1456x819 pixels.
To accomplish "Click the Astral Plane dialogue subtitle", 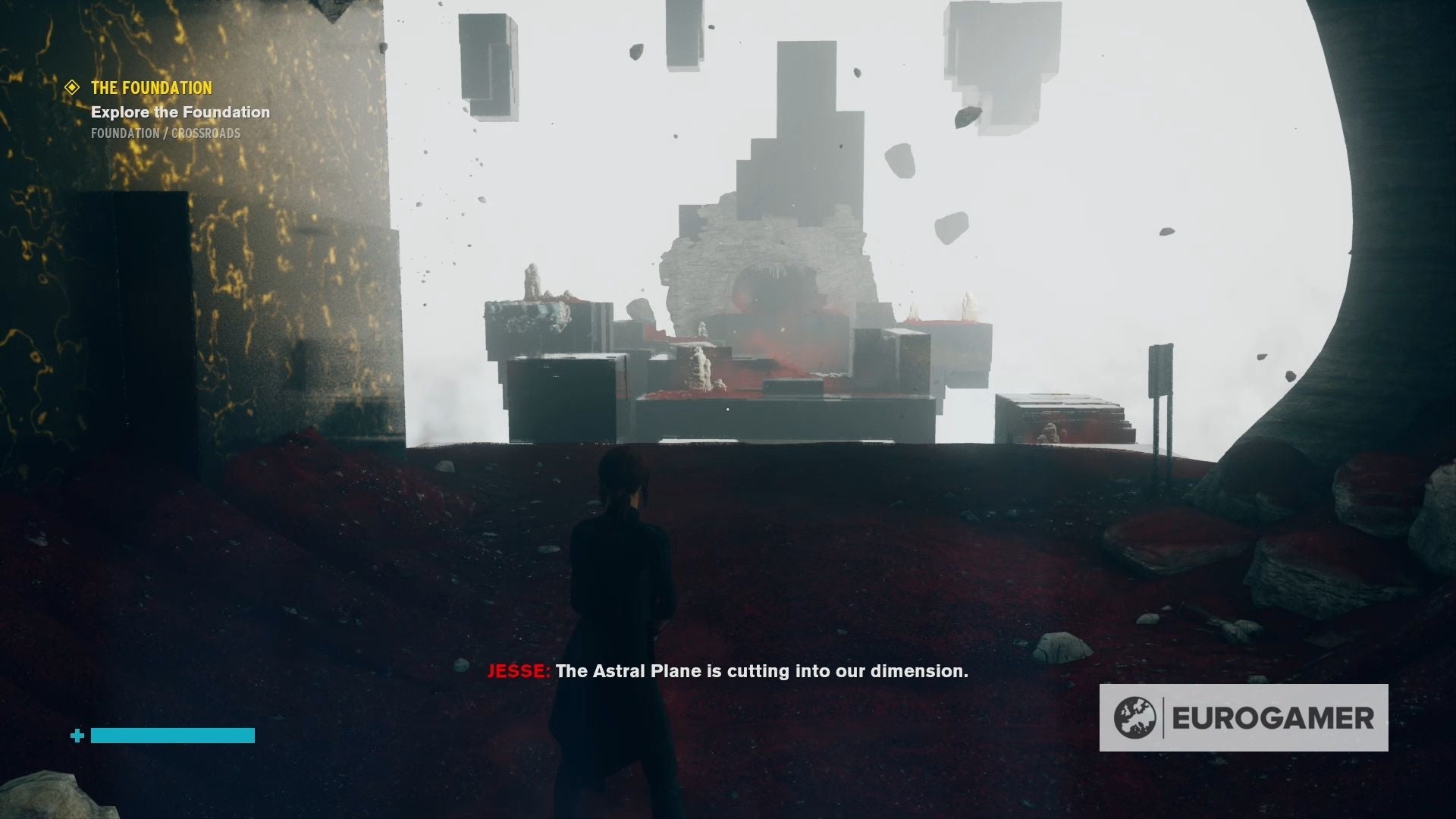I will [x=761, y=671].
